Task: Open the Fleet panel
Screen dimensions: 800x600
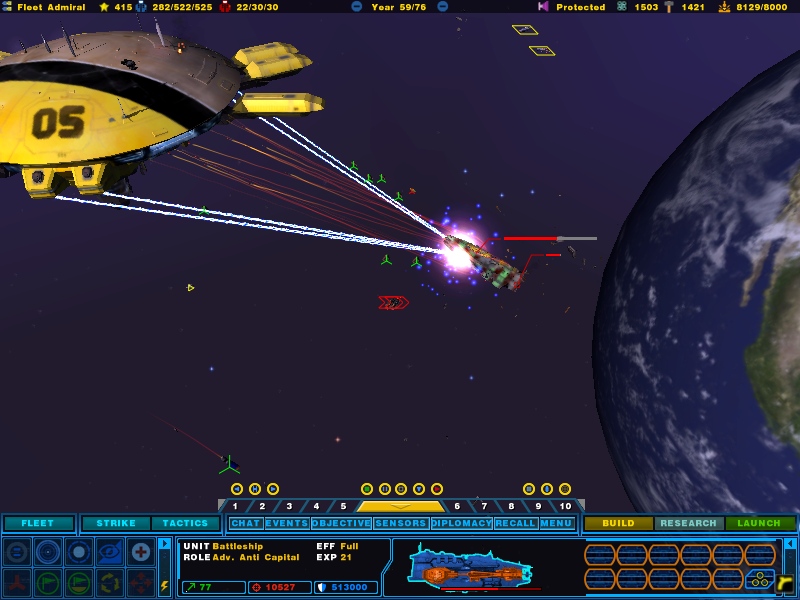Action: click(38, 523)
